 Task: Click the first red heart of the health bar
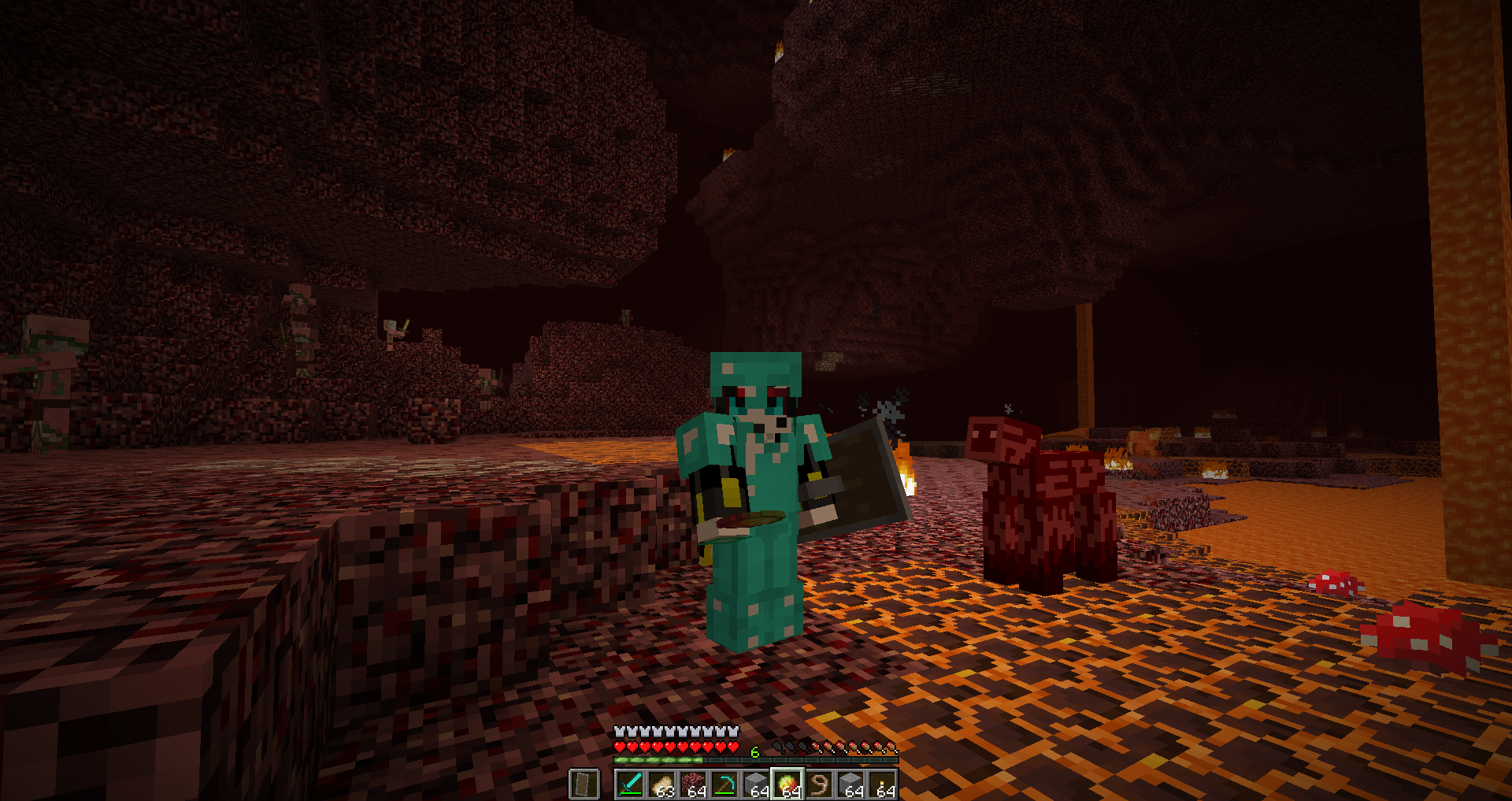point(619,746)
